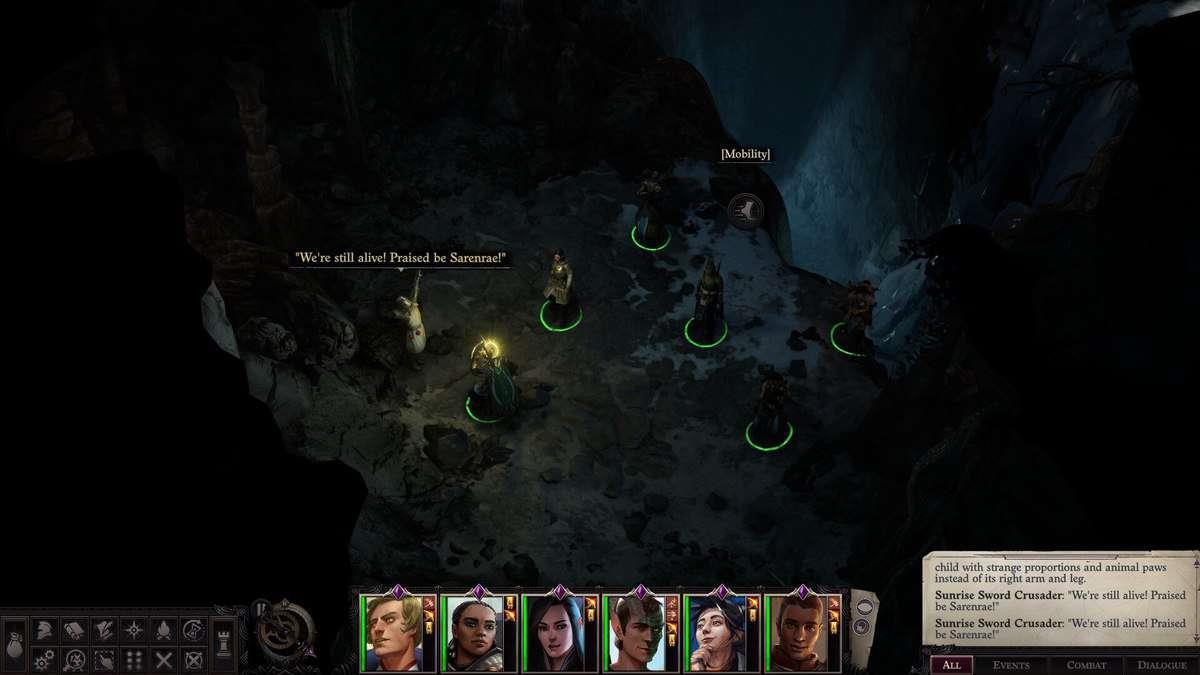Select the black-haired woman's portrait
1200x675 pixels.
click(552, 634)
